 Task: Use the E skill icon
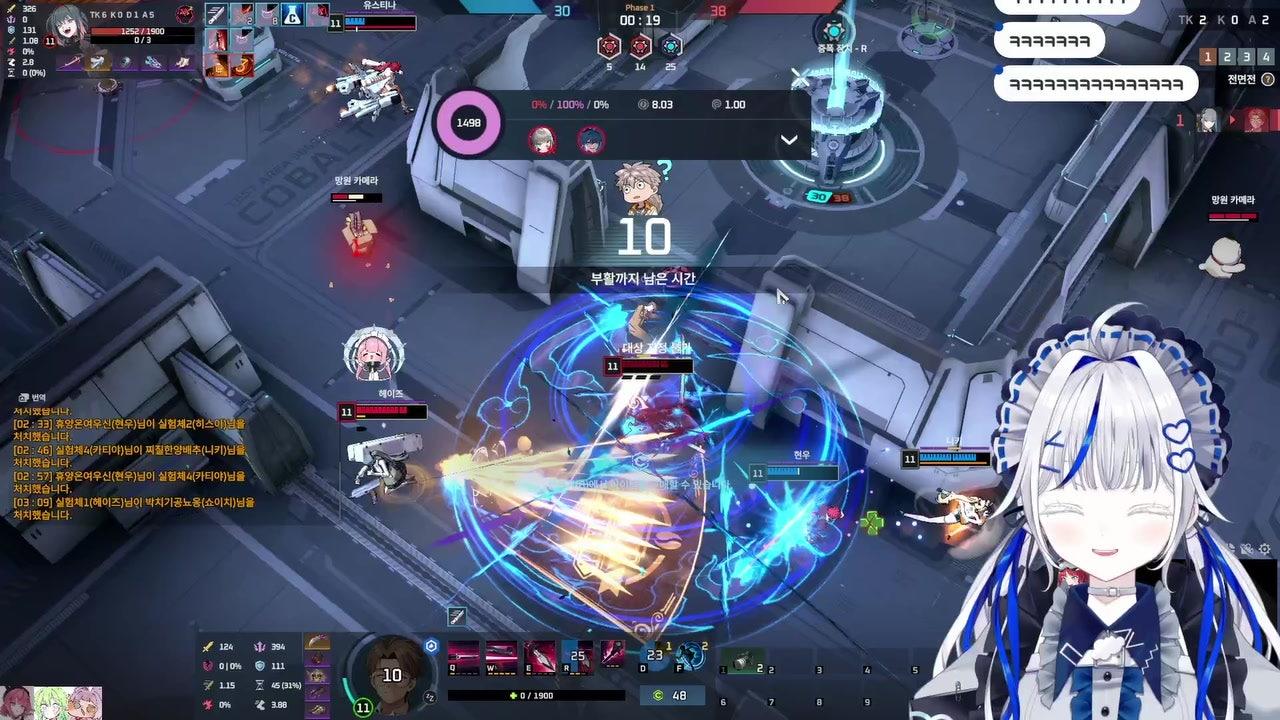pos(540,655)
